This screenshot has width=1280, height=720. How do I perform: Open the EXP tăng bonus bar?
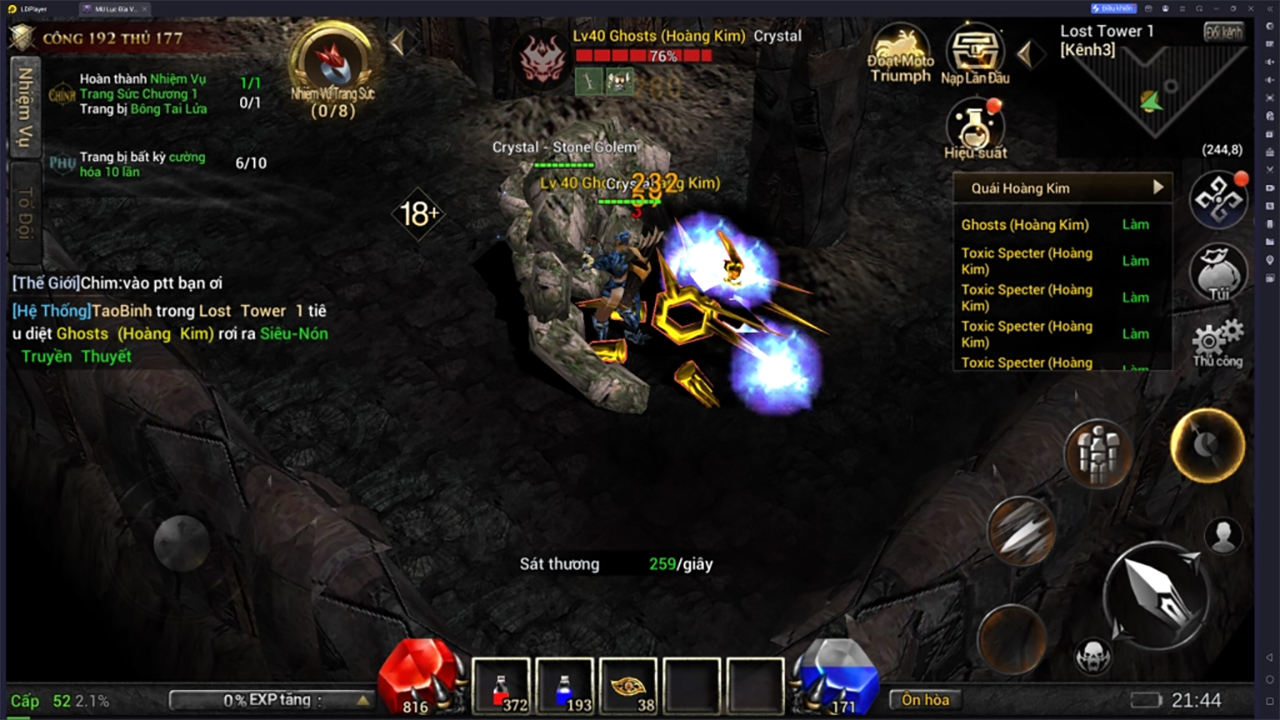click(270, 700)
